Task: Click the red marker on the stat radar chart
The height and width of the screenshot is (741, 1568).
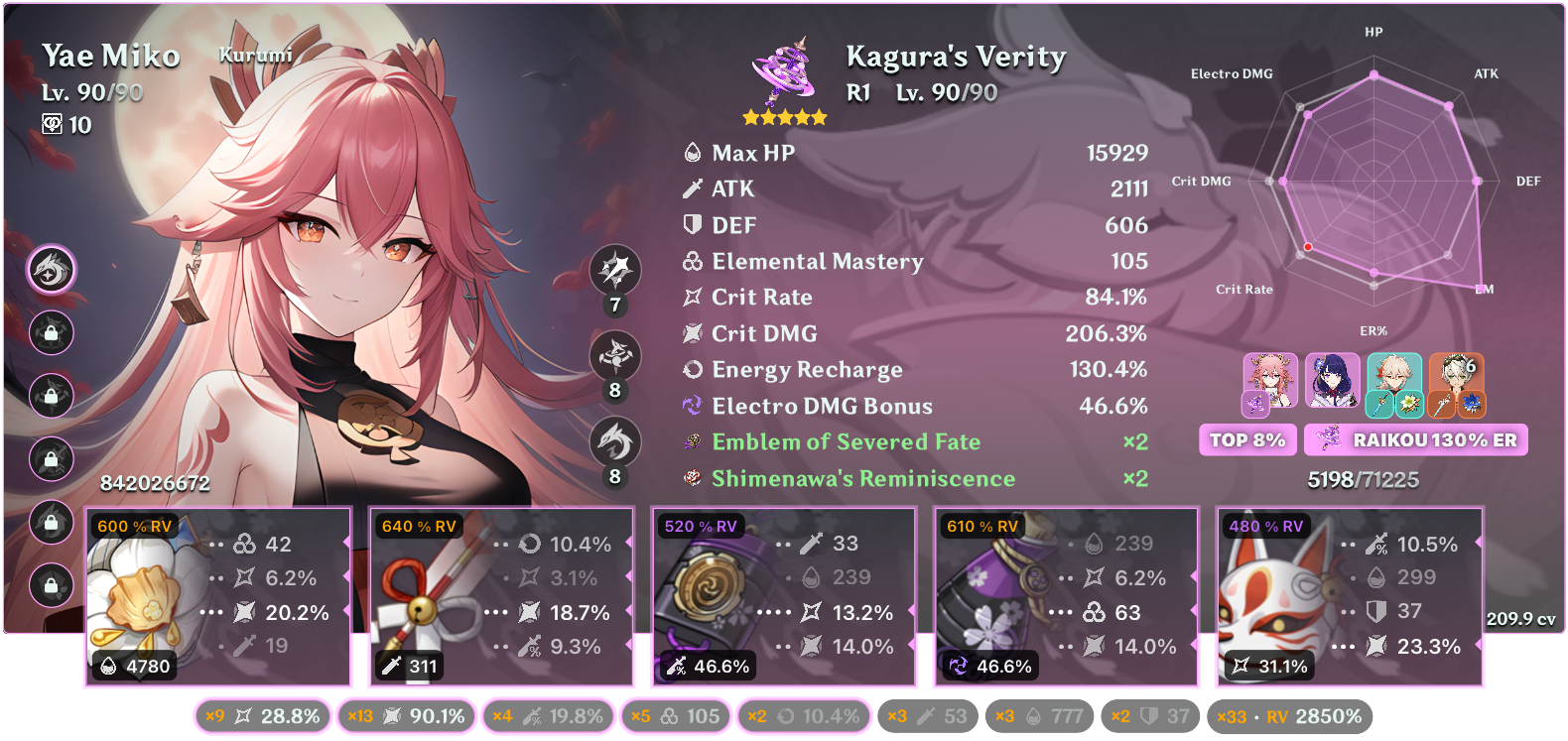Action: click(1310, 247)
